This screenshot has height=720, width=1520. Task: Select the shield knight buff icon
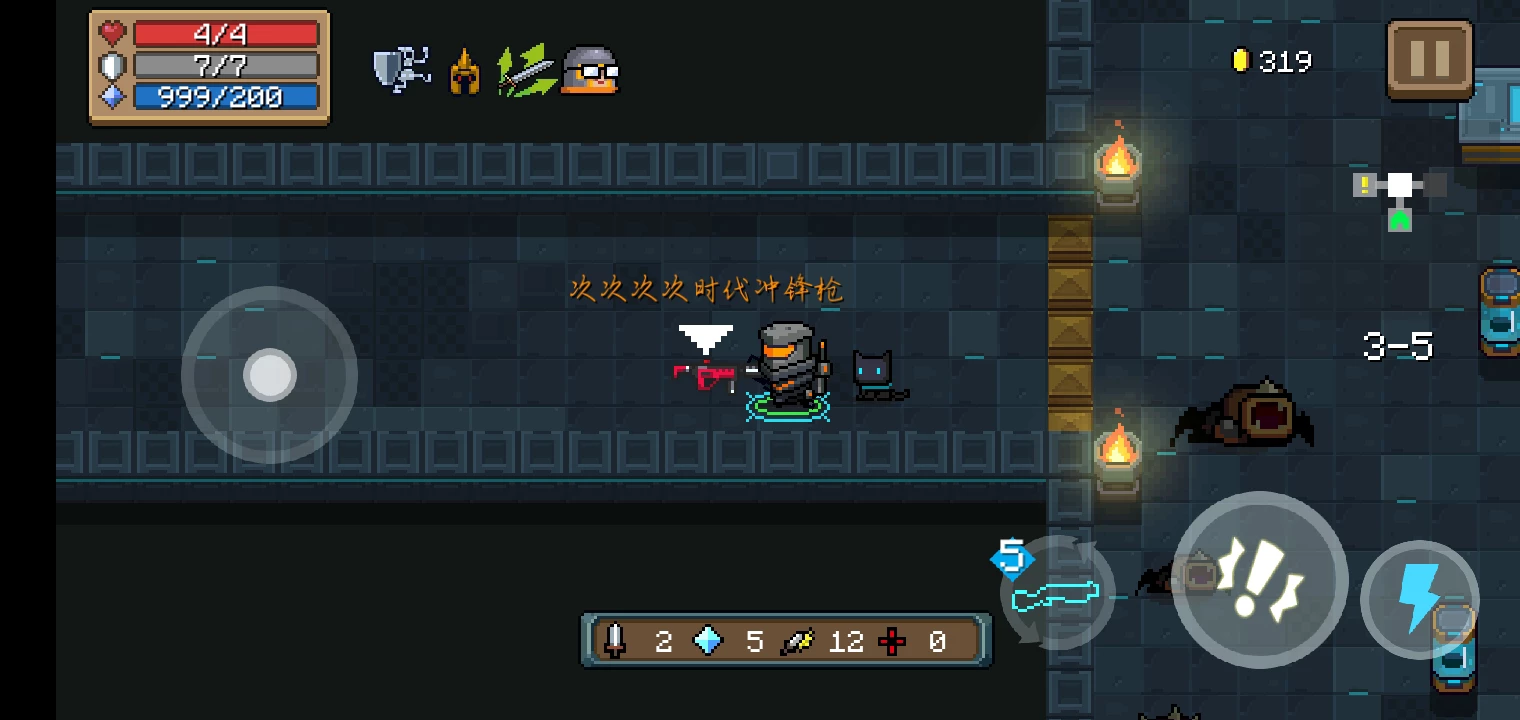[402, 70]
